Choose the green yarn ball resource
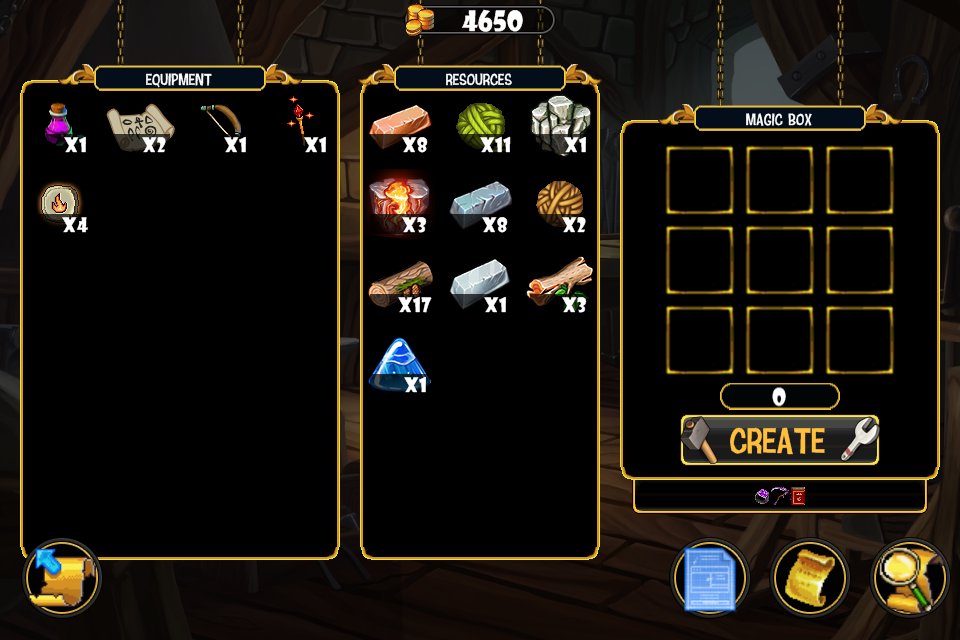Screen dimensions: 960x640 click(480, 124)
